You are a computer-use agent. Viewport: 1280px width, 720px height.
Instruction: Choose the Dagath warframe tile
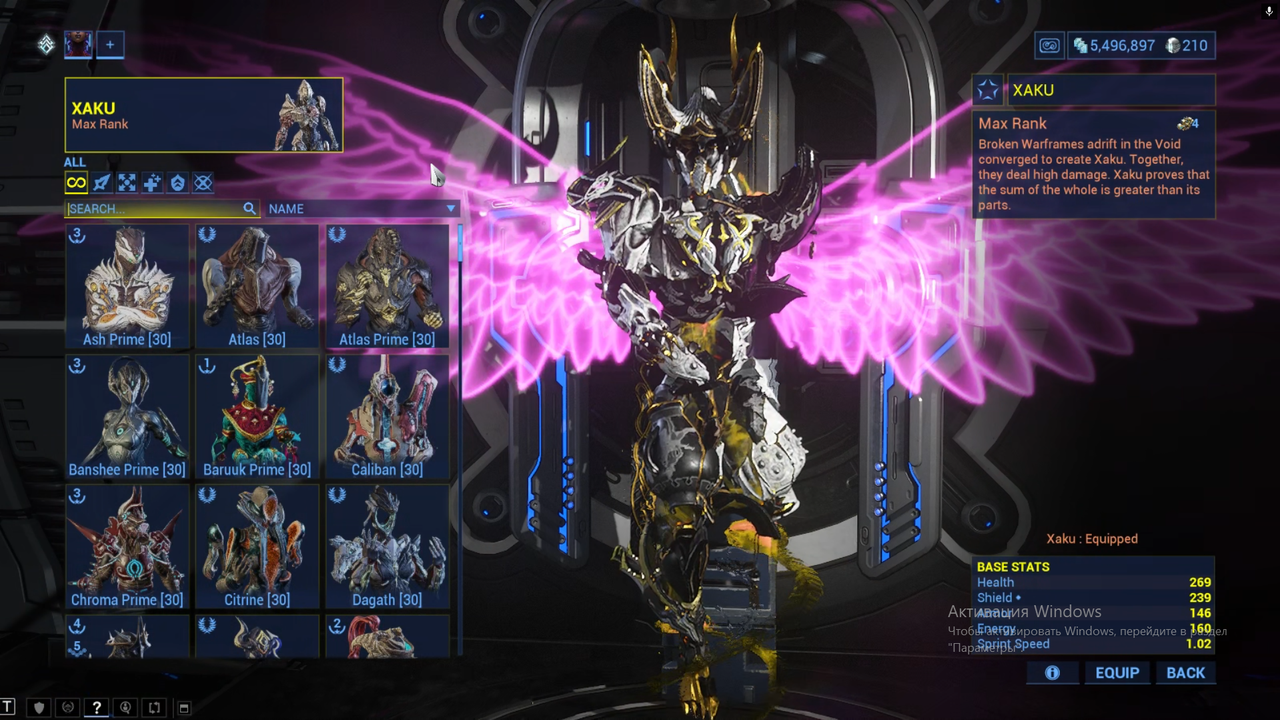tap(387, 546)
